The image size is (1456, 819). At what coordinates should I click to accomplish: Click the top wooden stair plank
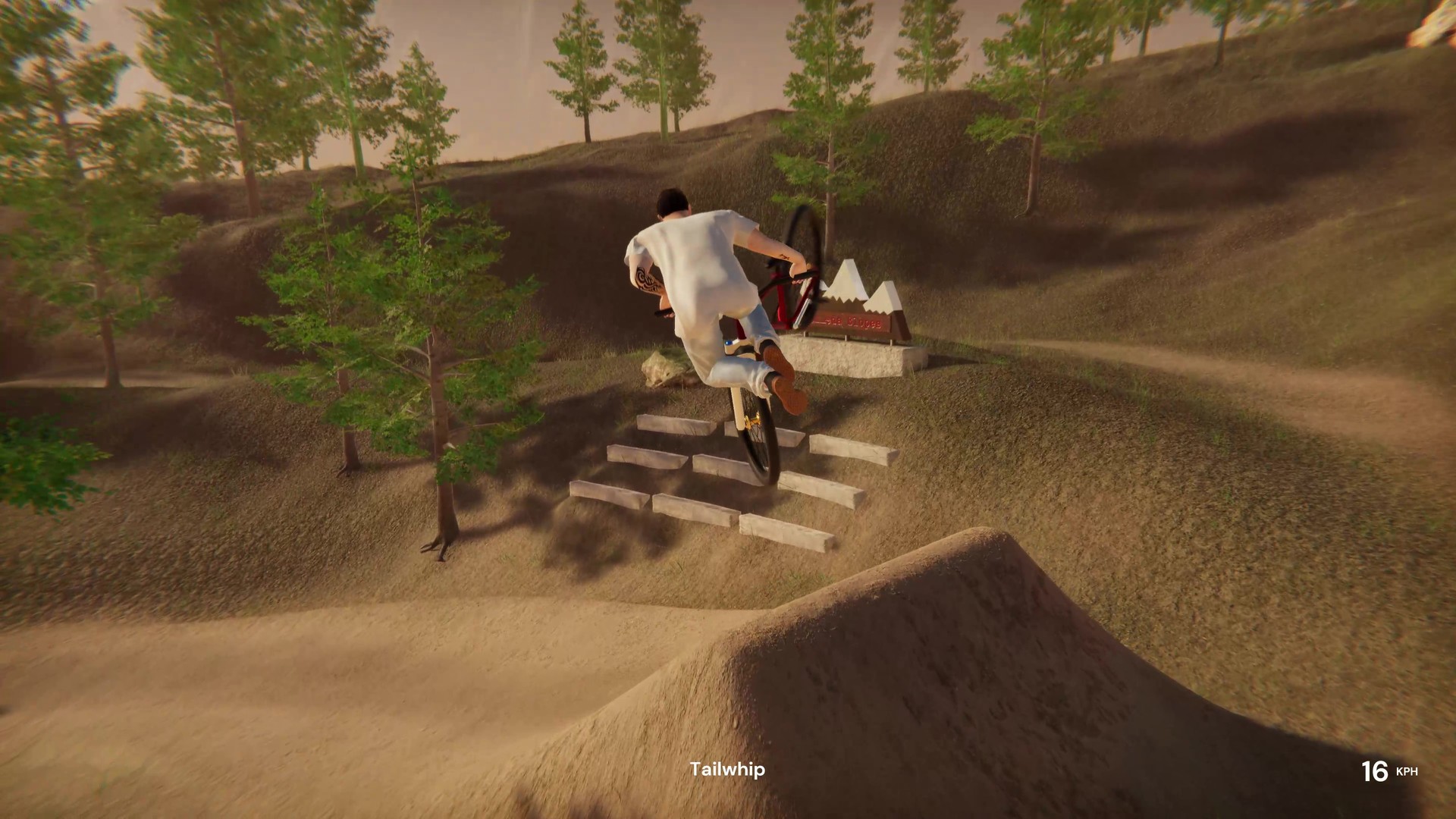coord(675,425)
